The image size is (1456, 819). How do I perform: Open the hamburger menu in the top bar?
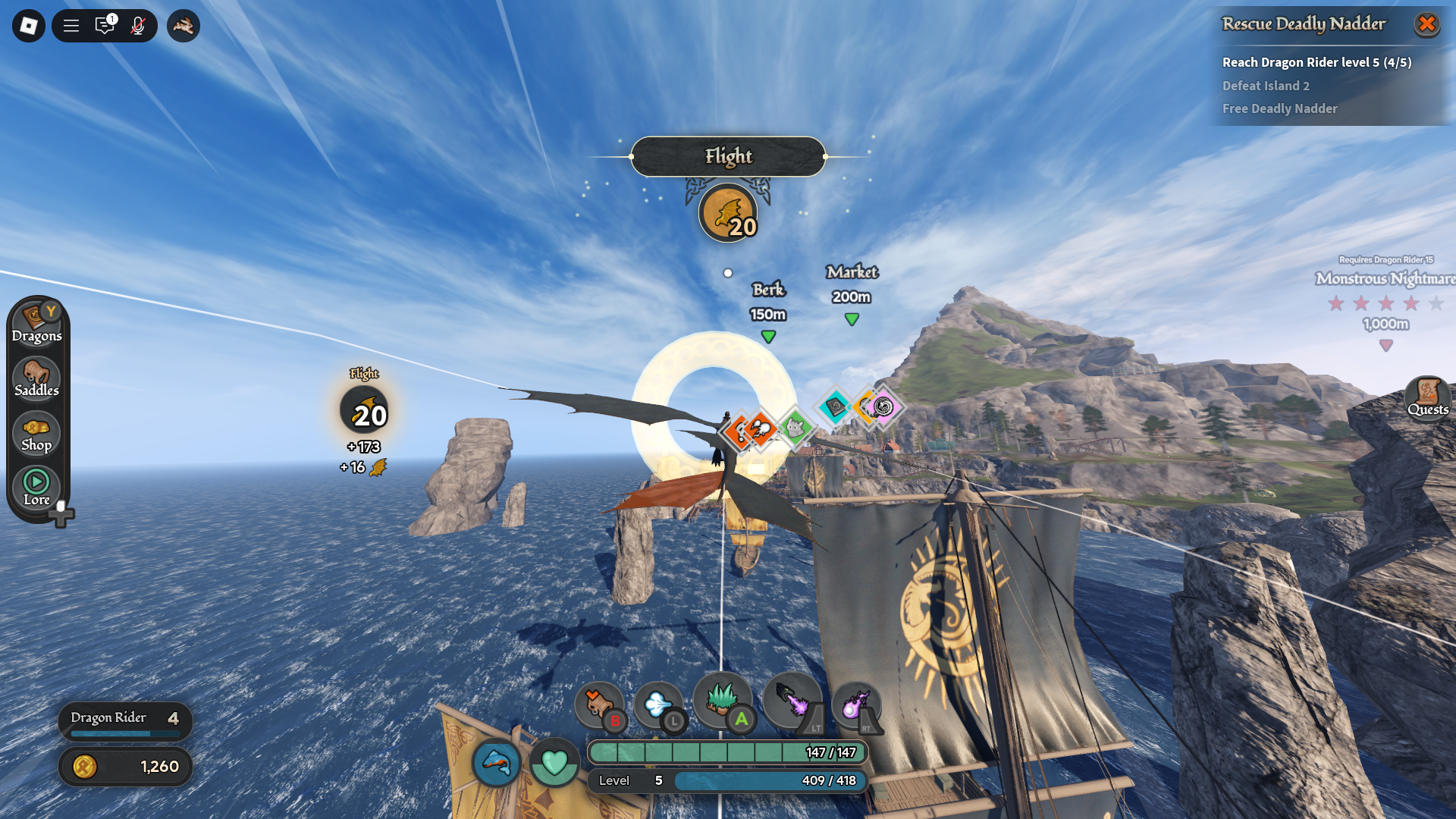pos(71,26)
